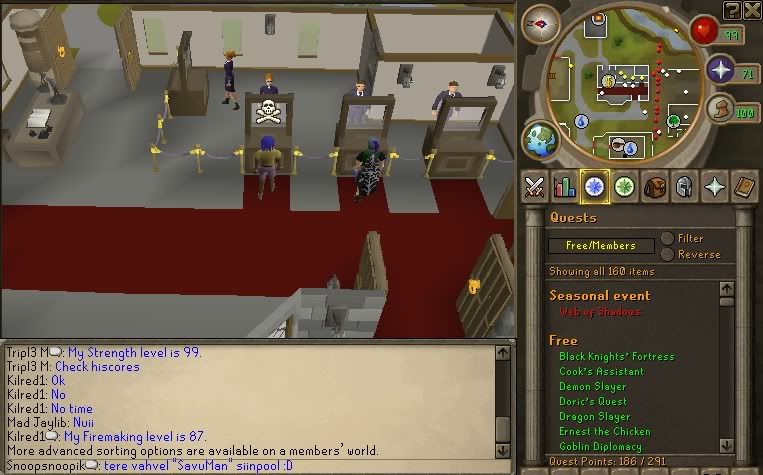Image resolution: width=763 pixels, height=475 pixels.
Task: Click the Prayer points orb
Action: click(721, 69)
